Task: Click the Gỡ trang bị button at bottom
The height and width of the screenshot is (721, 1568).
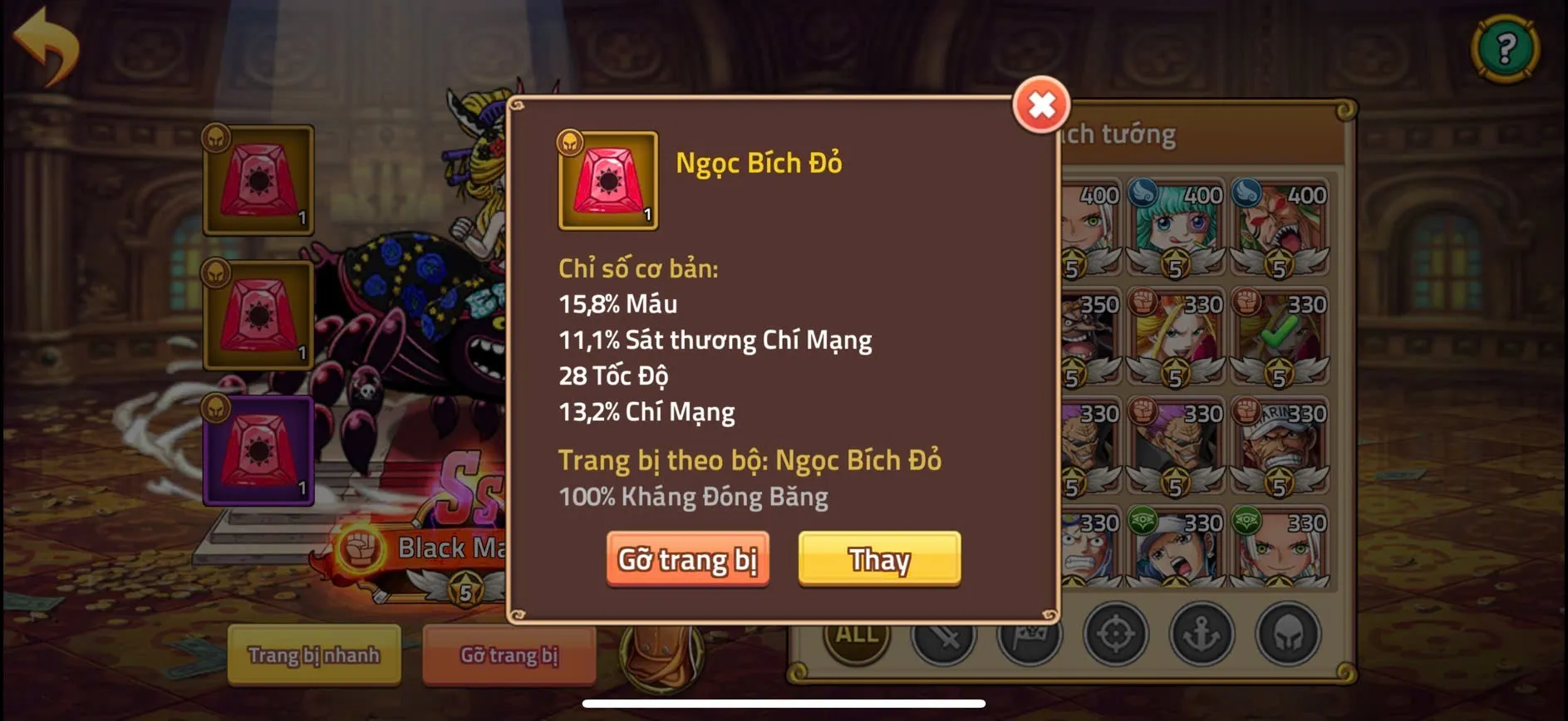Action: coord(509,656)
